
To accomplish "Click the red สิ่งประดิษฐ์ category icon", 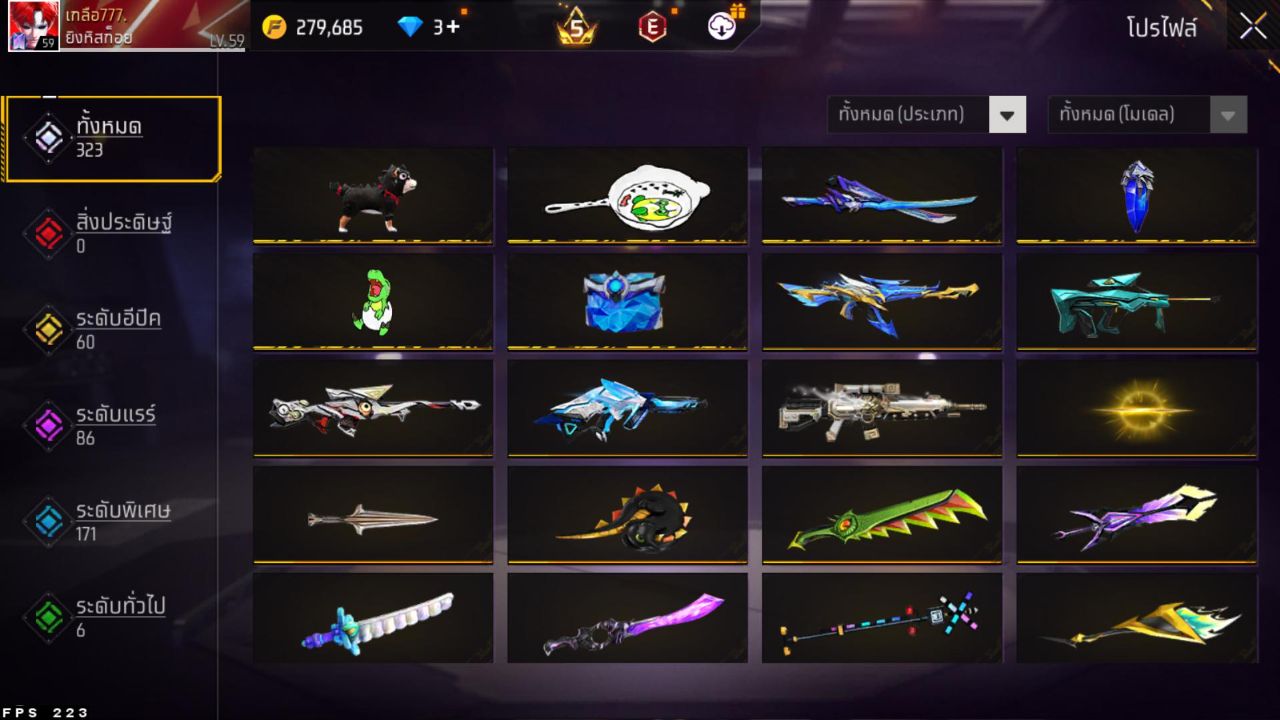I will pyautogui.click(x=47, y=229).
